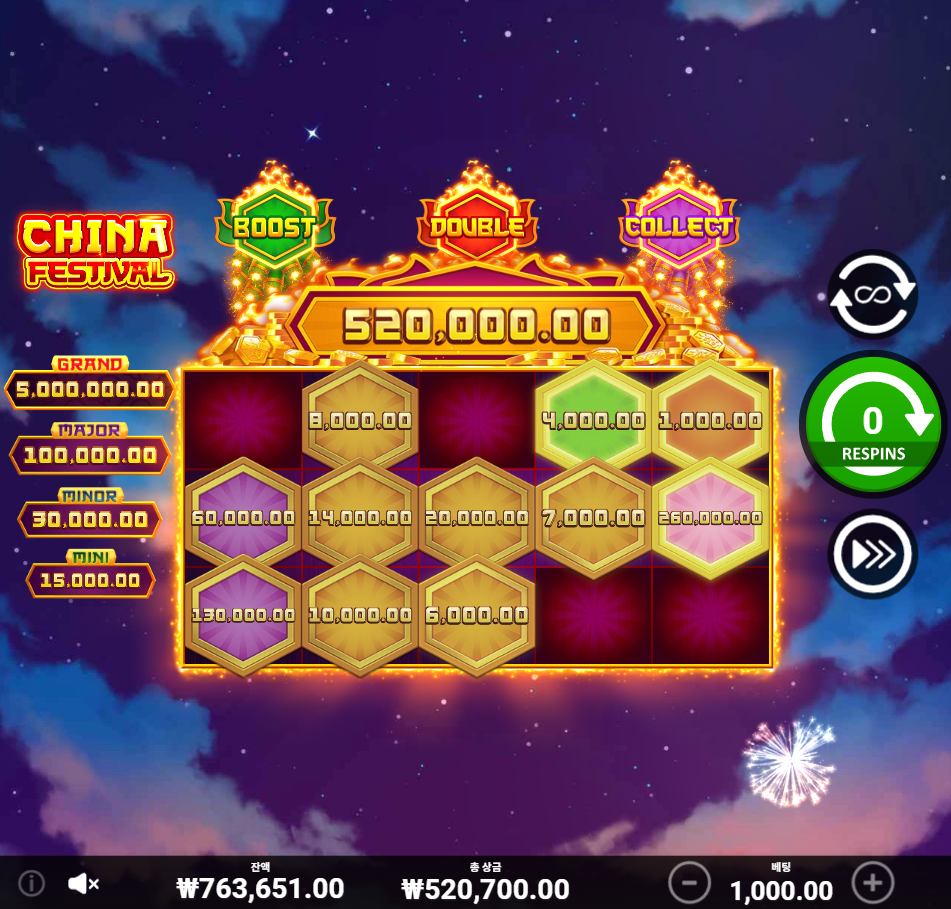This screenshot has height=909, width=951.
Task: Click the green Respins spin button
Action: pos(872,424)
